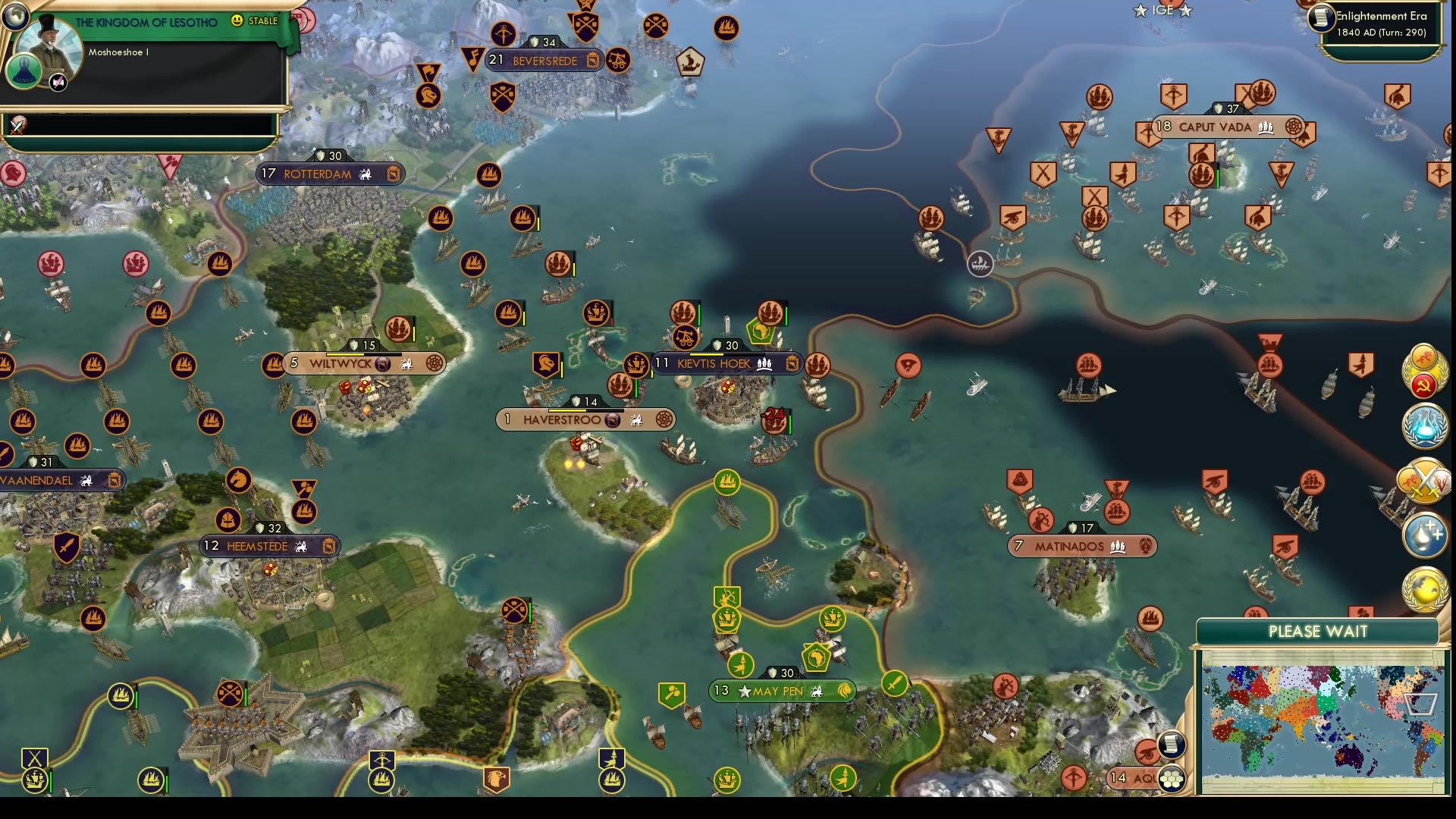Screen dimensions: 1456x819
Task: Click the genie lamp notification with plus signs
Action: tap(1424, 536)
